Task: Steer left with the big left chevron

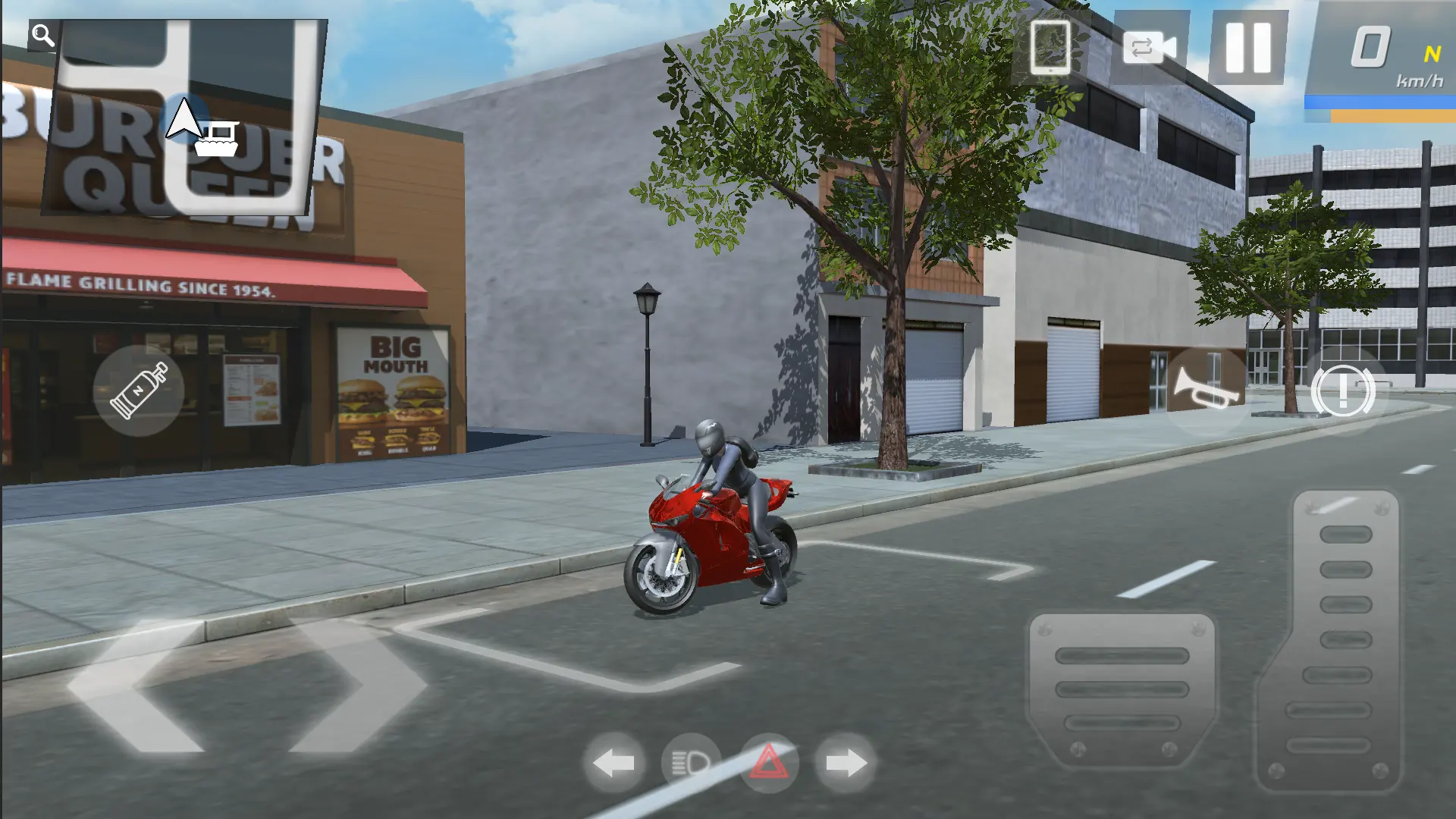Action: (136, 686)
